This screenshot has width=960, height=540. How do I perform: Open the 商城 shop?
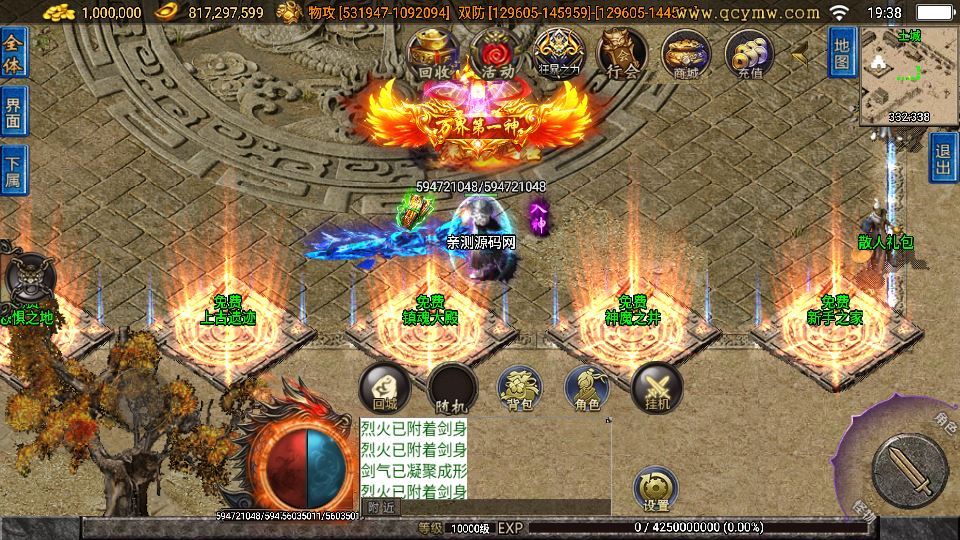686,54
